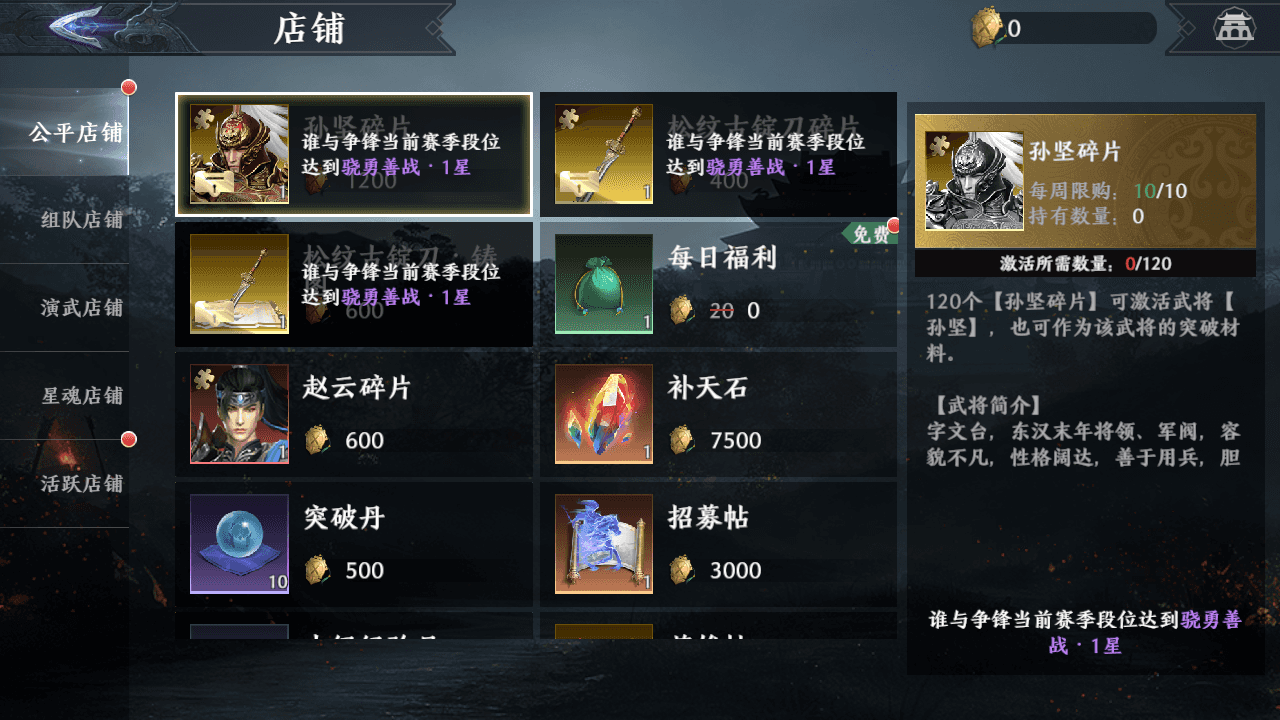Select the 孙坚碎片 item icon
Screen dimensions: 1280x720
(x=238, y=152)
